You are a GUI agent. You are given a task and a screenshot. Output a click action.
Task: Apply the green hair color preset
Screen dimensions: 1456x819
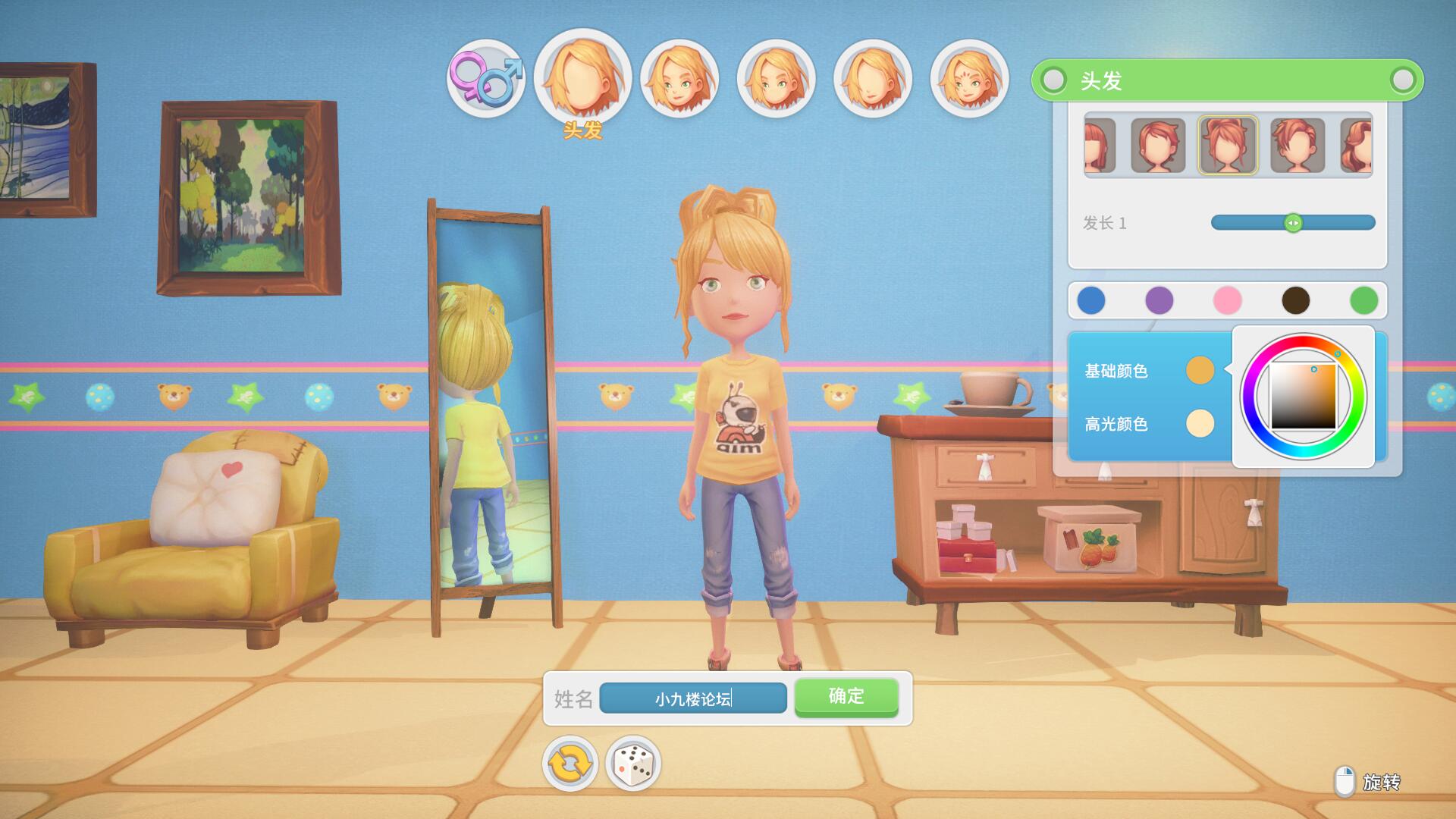pyautogui.click(x=1364, y=300)
